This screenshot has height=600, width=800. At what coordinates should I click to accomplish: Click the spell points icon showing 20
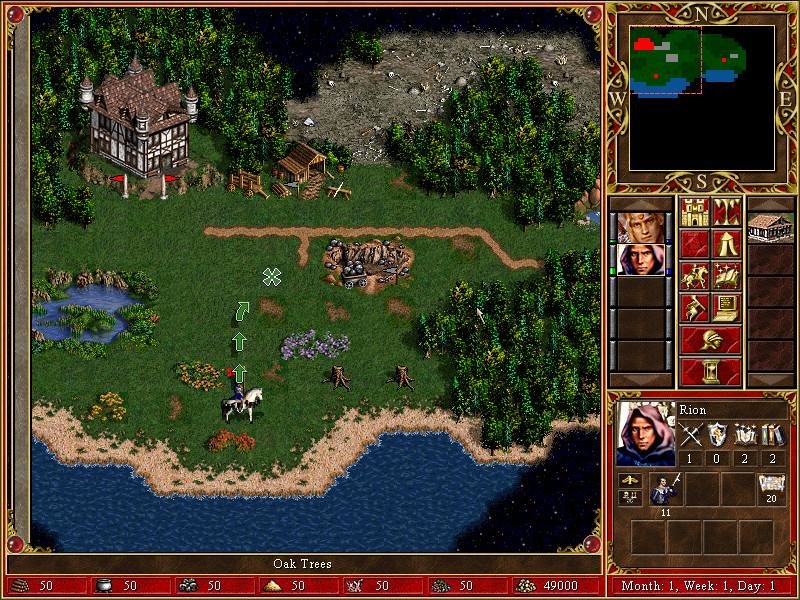click(771, 486)
